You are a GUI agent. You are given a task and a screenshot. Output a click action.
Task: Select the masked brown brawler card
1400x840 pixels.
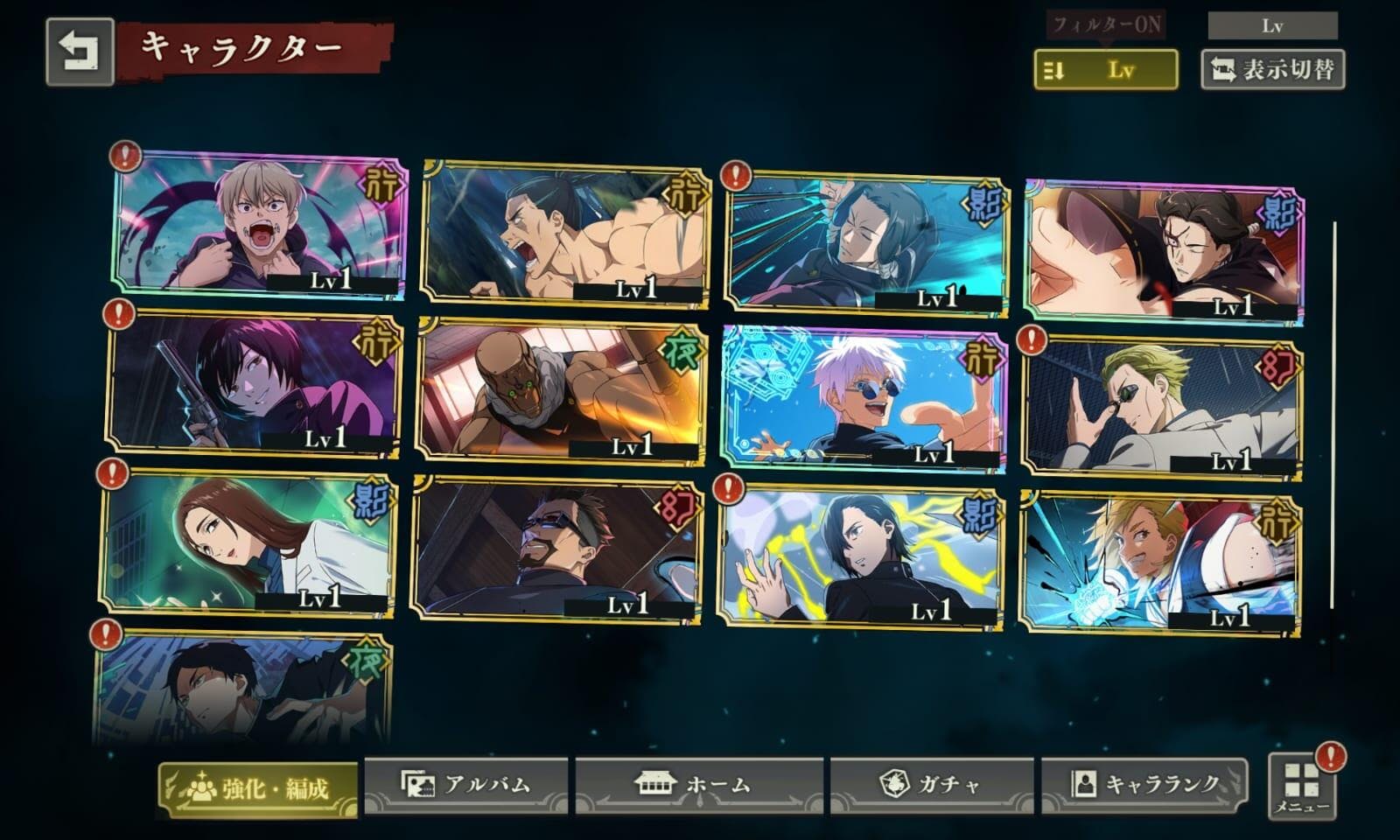pyautogui.click(x=560, y=391)
